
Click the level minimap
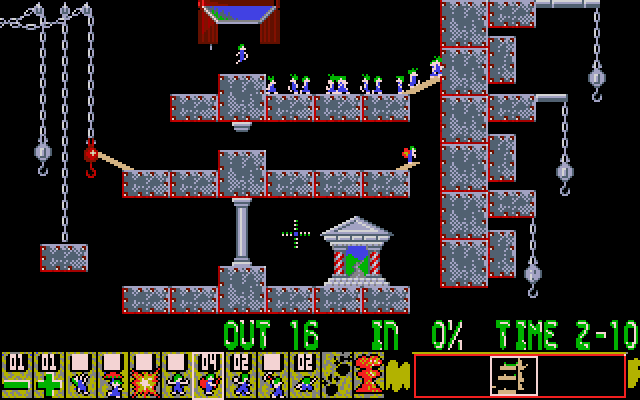click(x=519, y=375)
